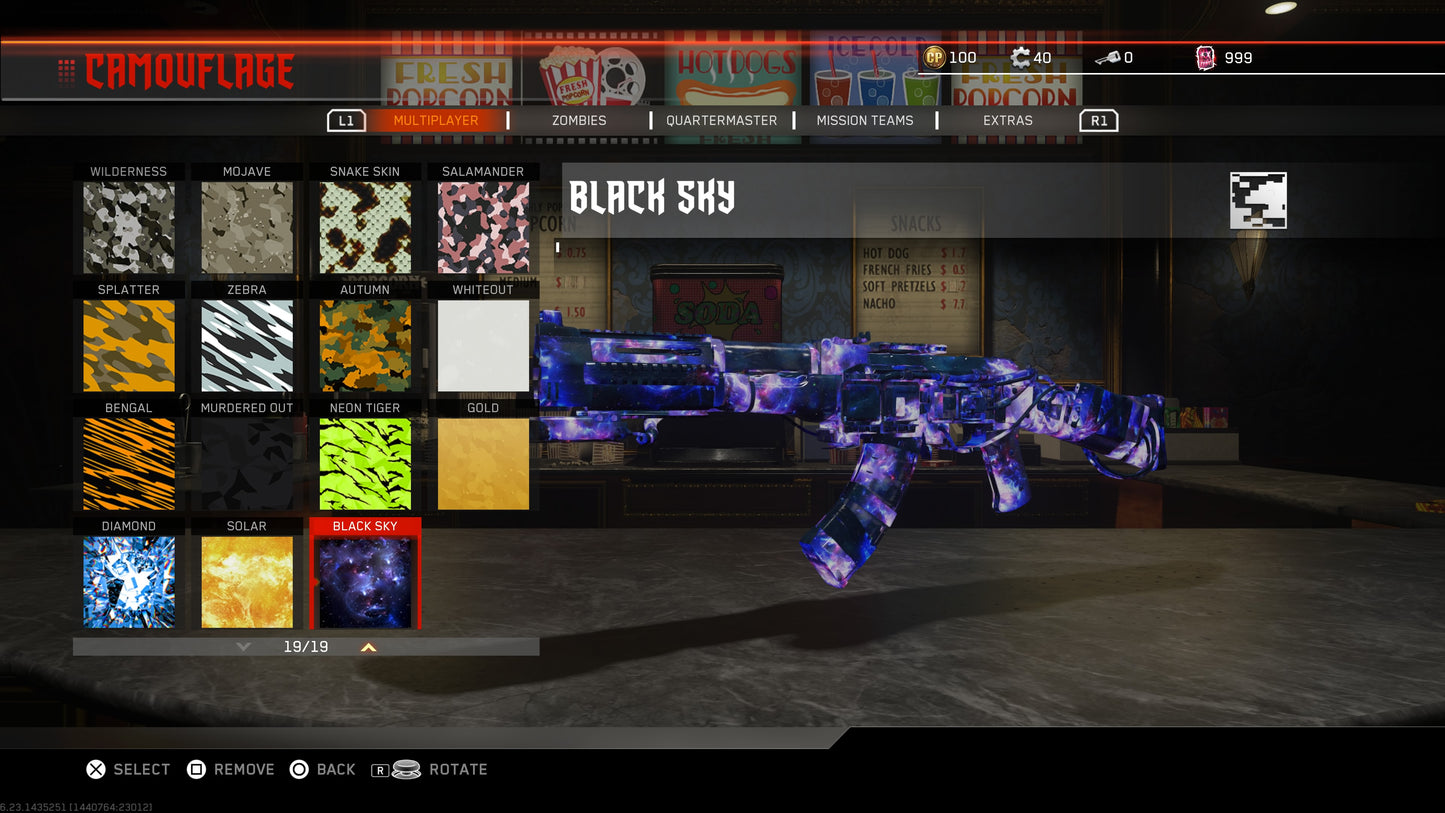Viewport: 1445px width, 813px height.
Task: Select the Murdered Out camo
Action: point(247,463)
